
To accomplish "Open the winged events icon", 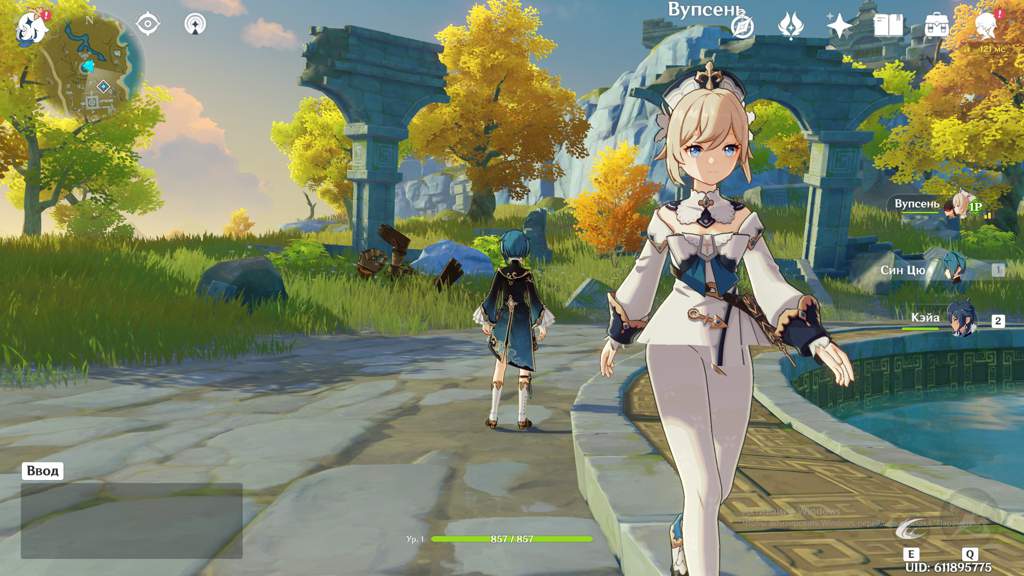I will pos(791,26).
